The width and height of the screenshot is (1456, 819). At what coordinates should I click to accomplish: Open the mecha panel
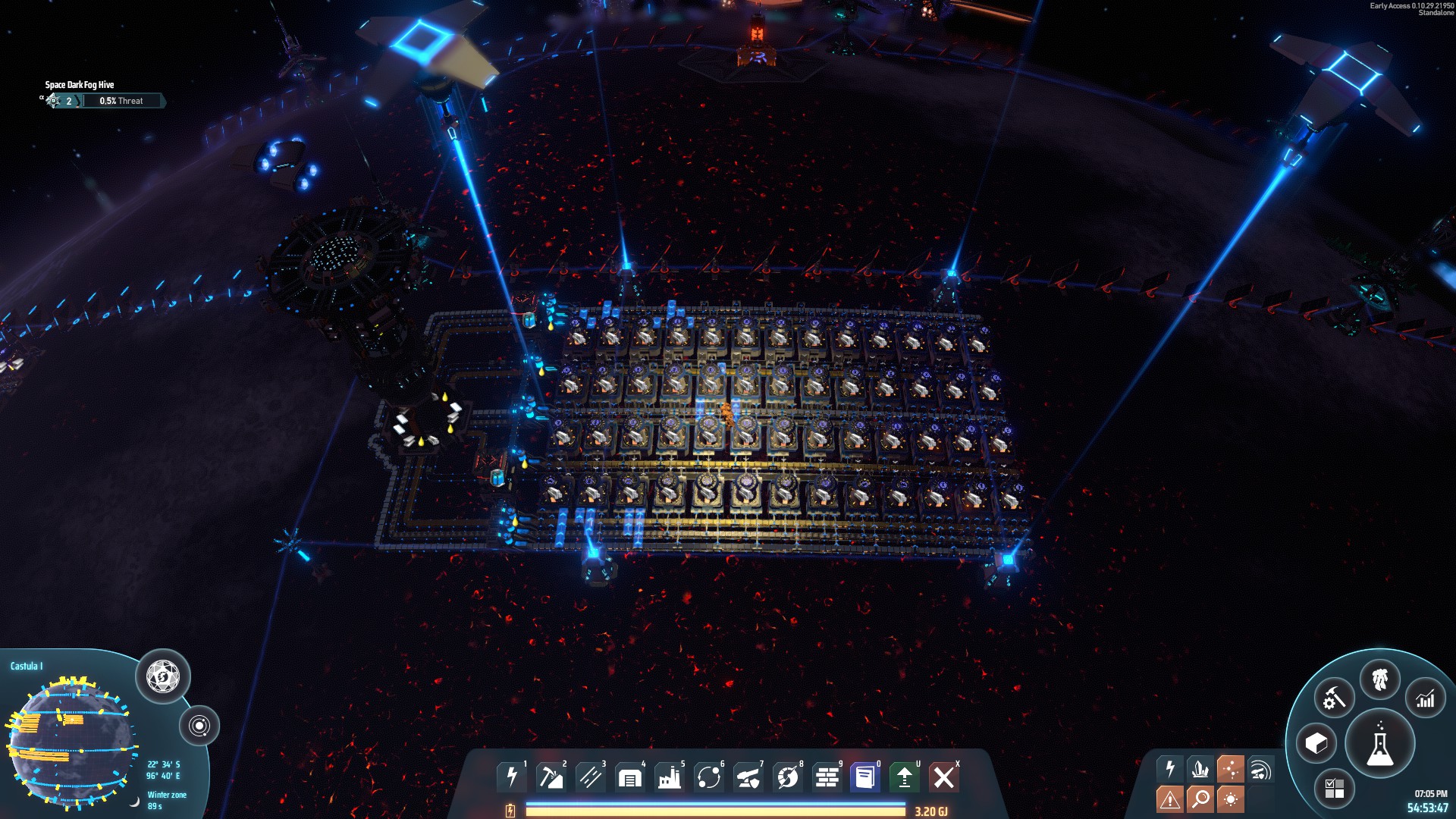pyautogui.click(x=1379, y=679)
